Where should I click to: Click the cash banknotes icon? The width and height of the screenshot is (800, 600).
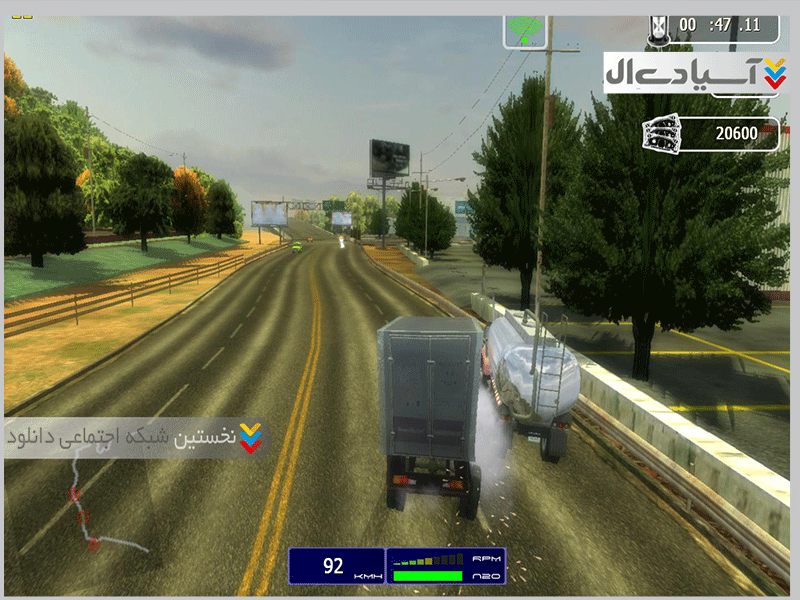tap(663, 133)
